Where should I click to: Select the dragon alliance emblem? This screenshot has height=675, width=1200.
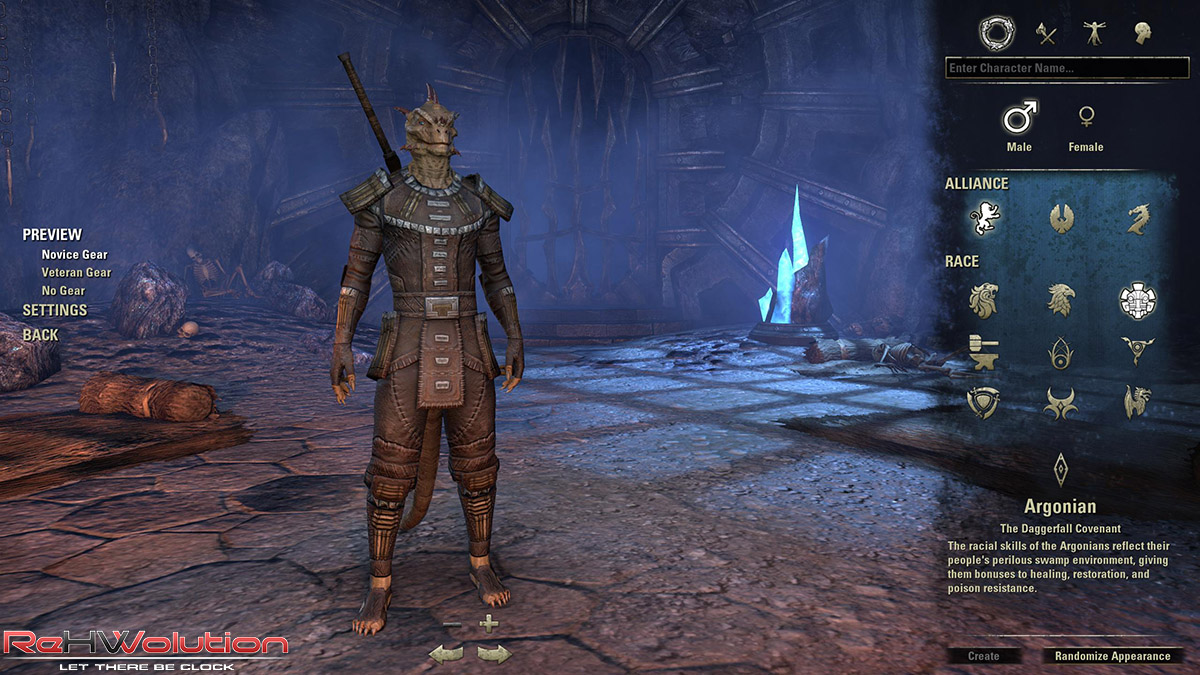(x=1137, y=217)
